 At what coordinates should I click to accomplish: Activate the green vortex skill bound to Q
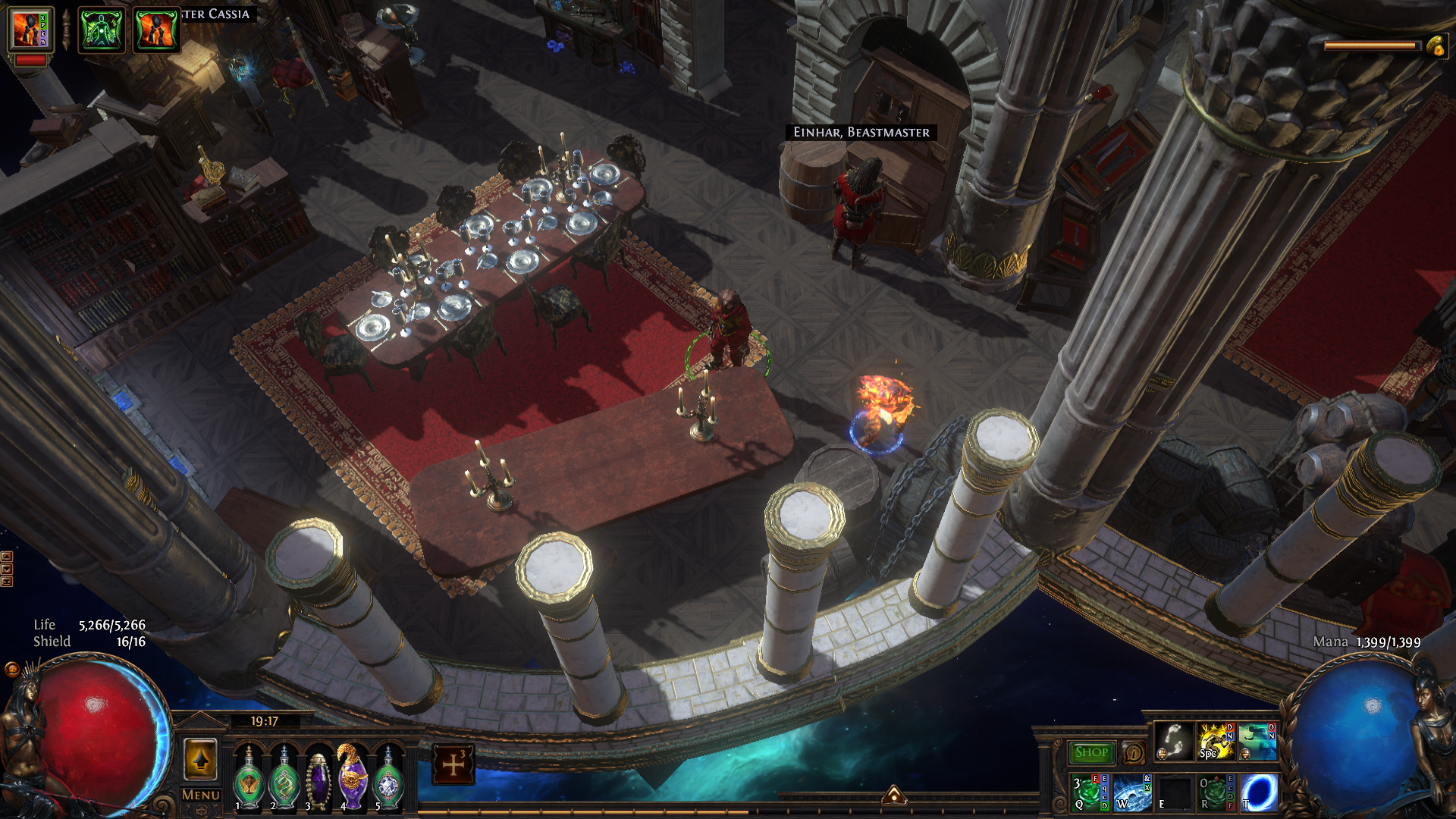[x=1090, y=792]
